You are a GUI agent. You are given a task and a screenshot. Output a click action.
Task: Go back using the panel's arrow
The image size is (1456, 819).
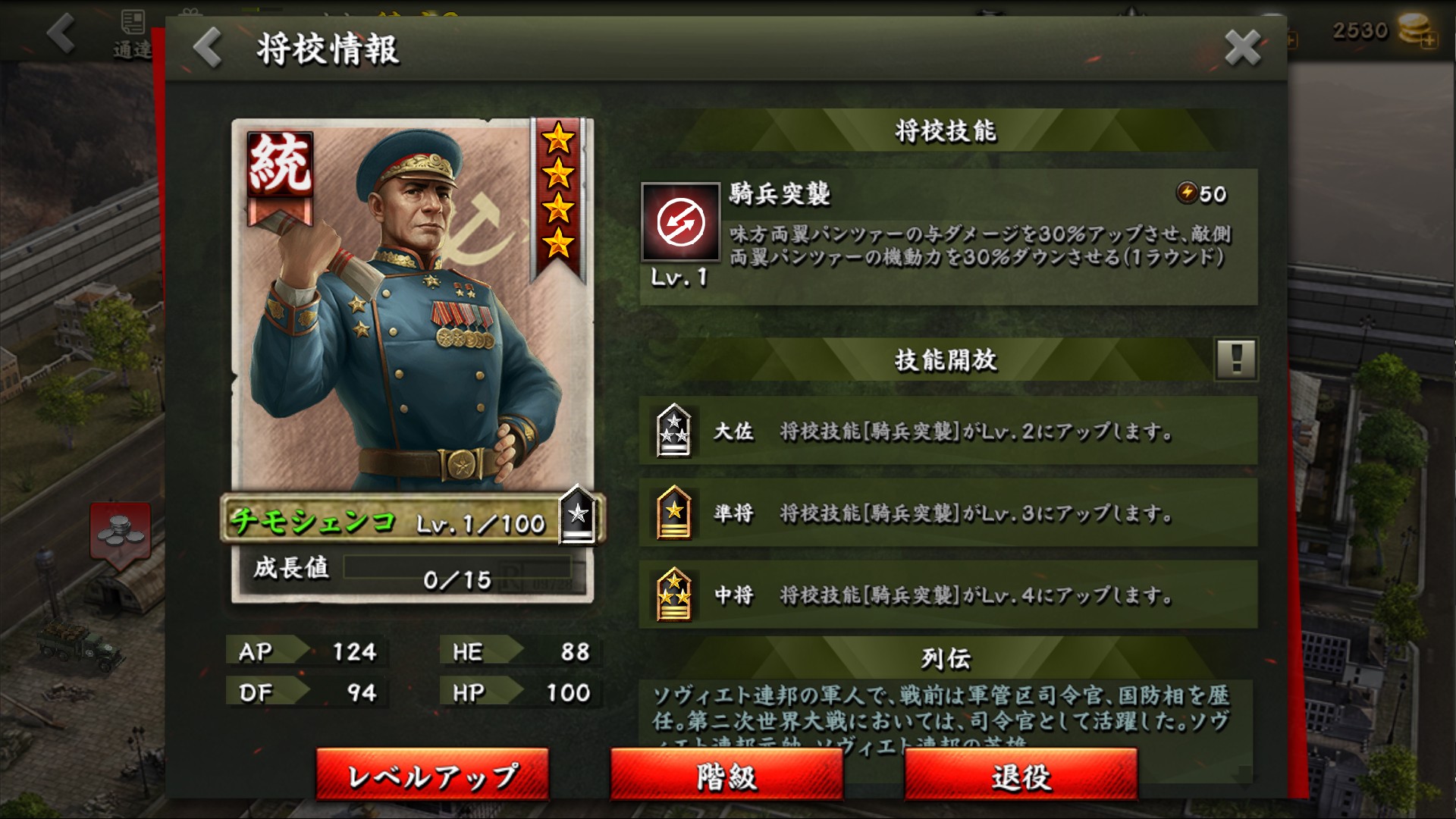click(x=207, y=49)
